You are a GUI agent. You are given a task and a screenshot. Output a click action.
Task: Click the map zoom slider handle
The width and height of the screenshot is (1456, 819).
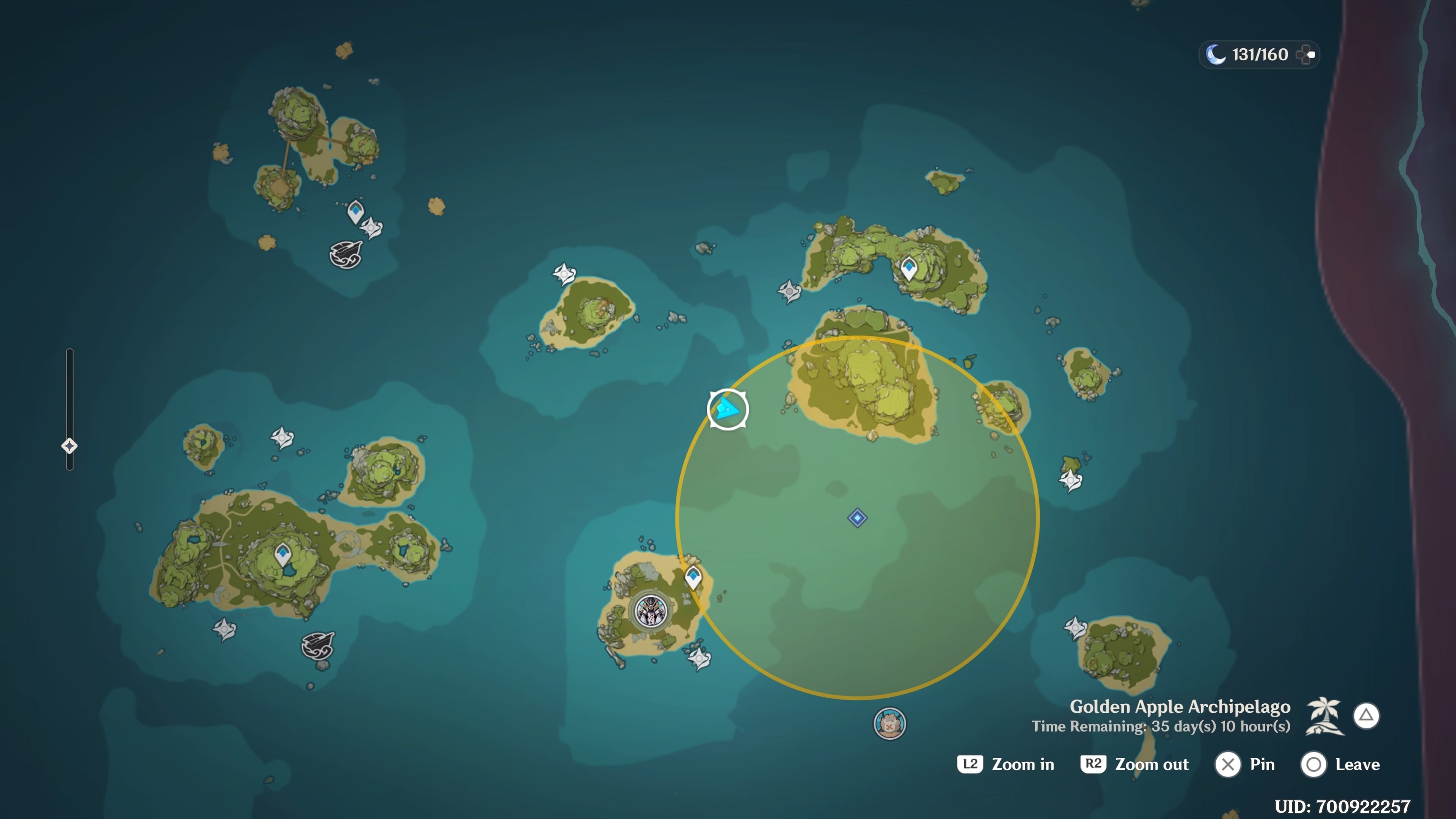coord(69,446)
